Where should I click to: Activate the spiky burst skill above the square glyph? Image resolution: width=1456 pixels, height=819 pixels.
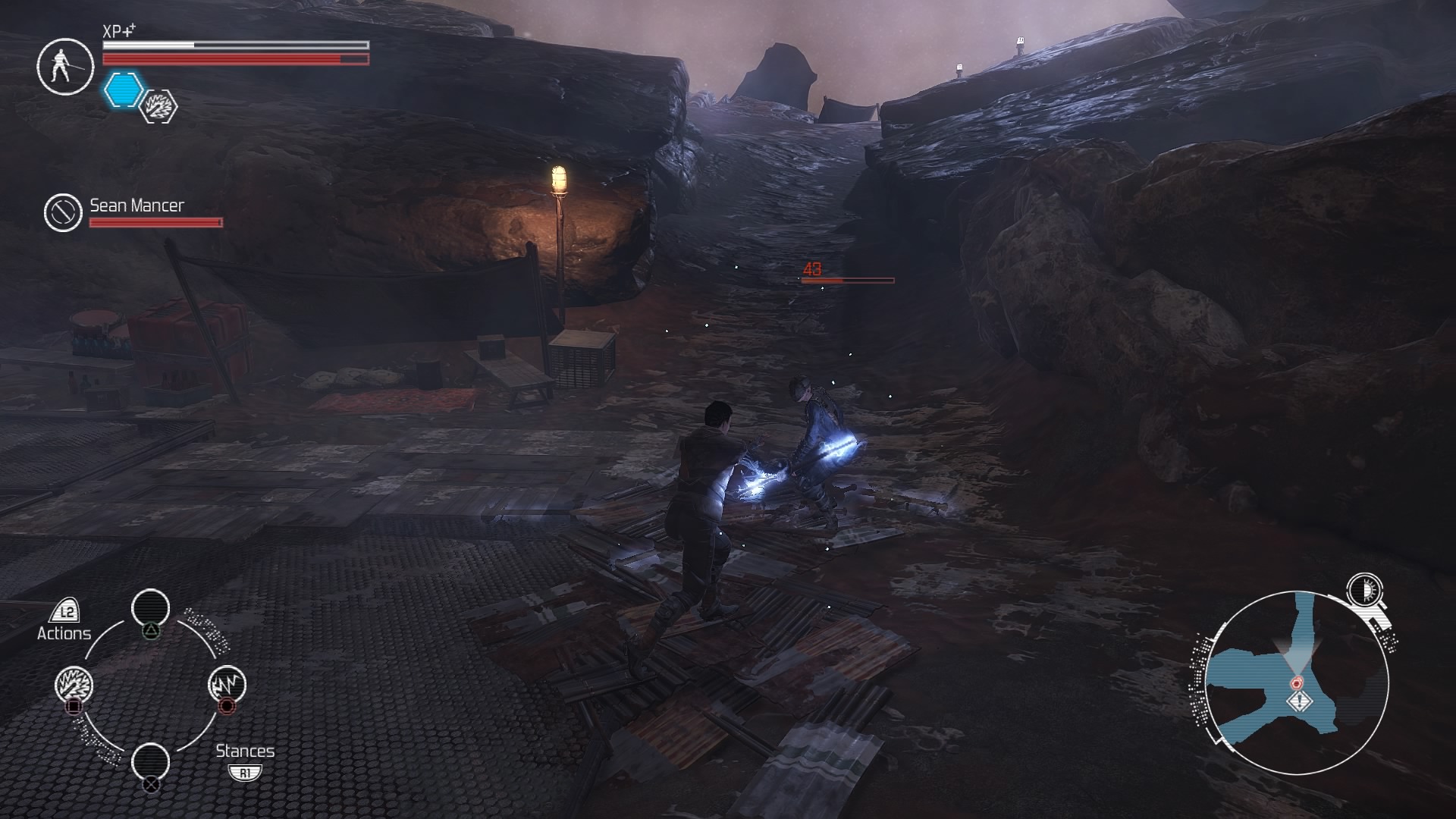pyautogui.click(x=74, y=685)
